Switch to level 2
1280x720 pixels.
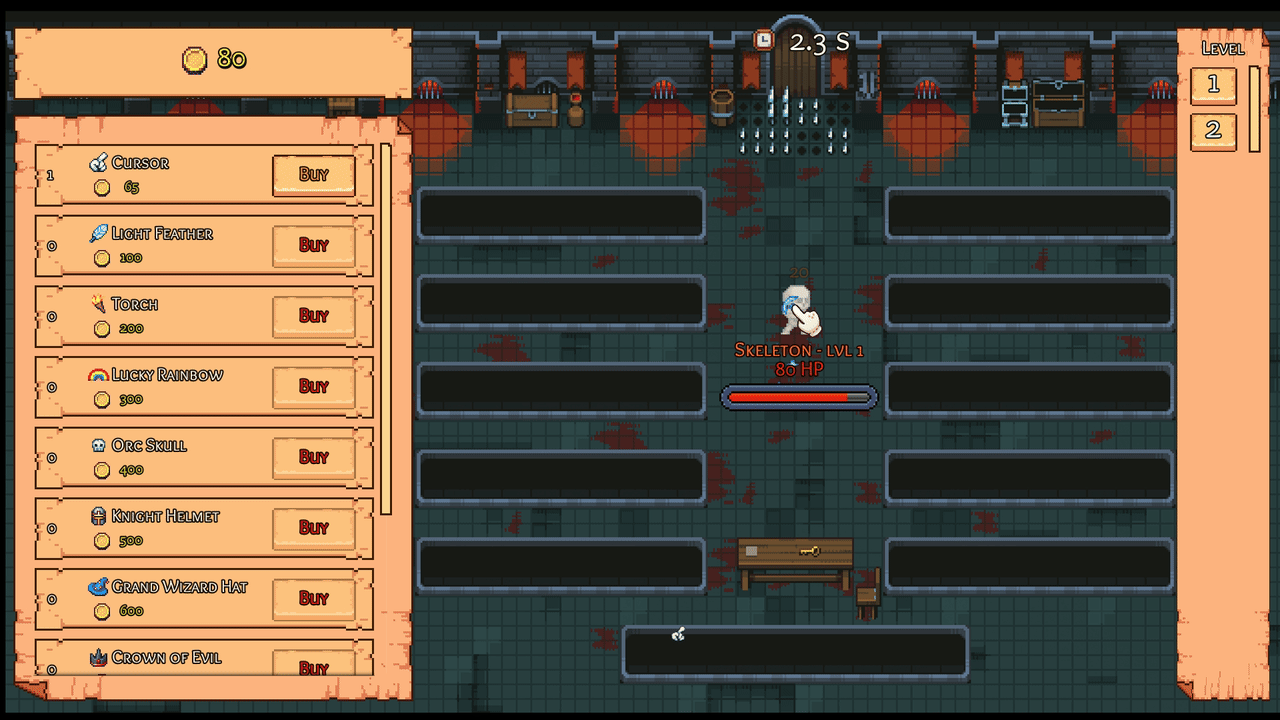[1213, 130]
